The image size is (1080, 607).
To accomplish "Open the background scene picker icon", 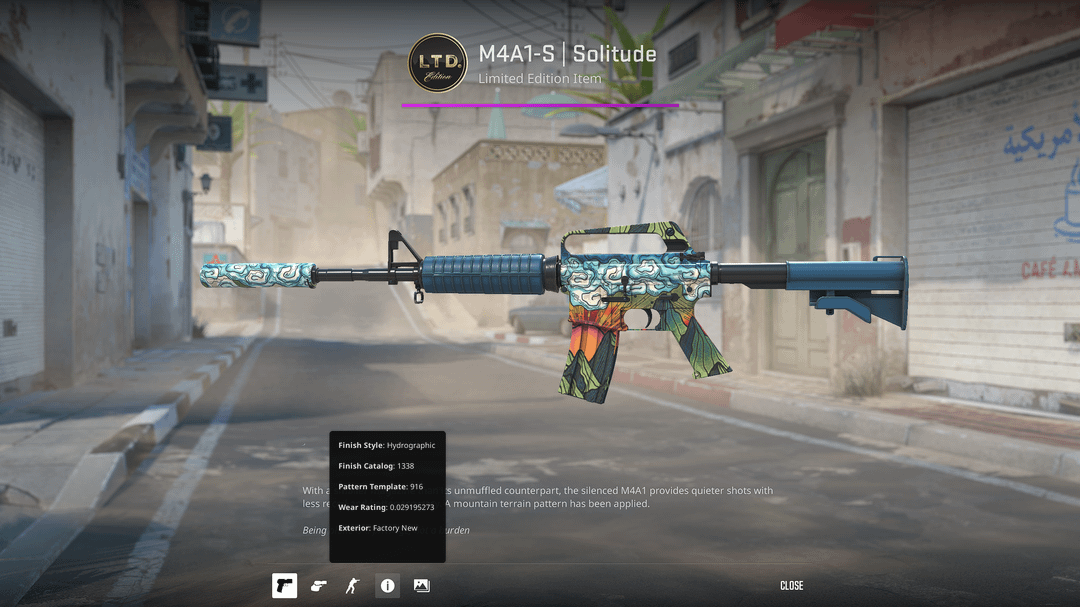I will [421, 586].
